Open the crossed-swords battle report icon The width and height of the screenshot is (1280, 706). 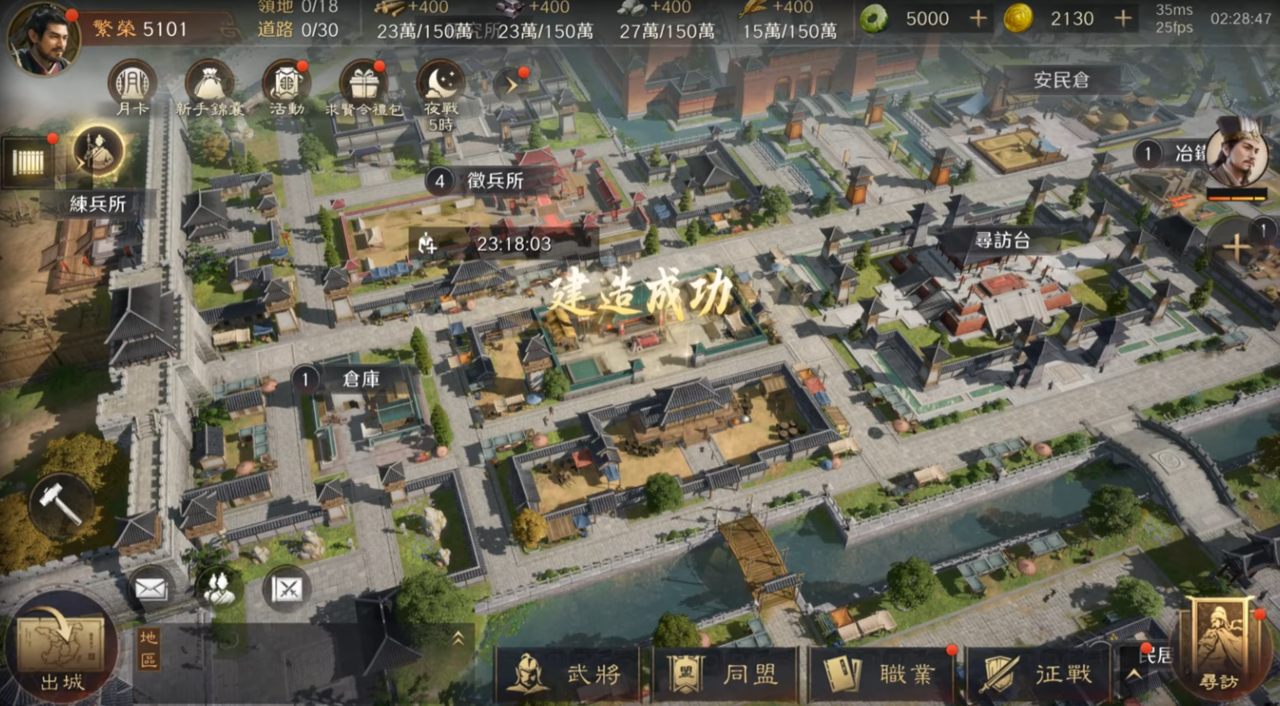coord(286,589)
